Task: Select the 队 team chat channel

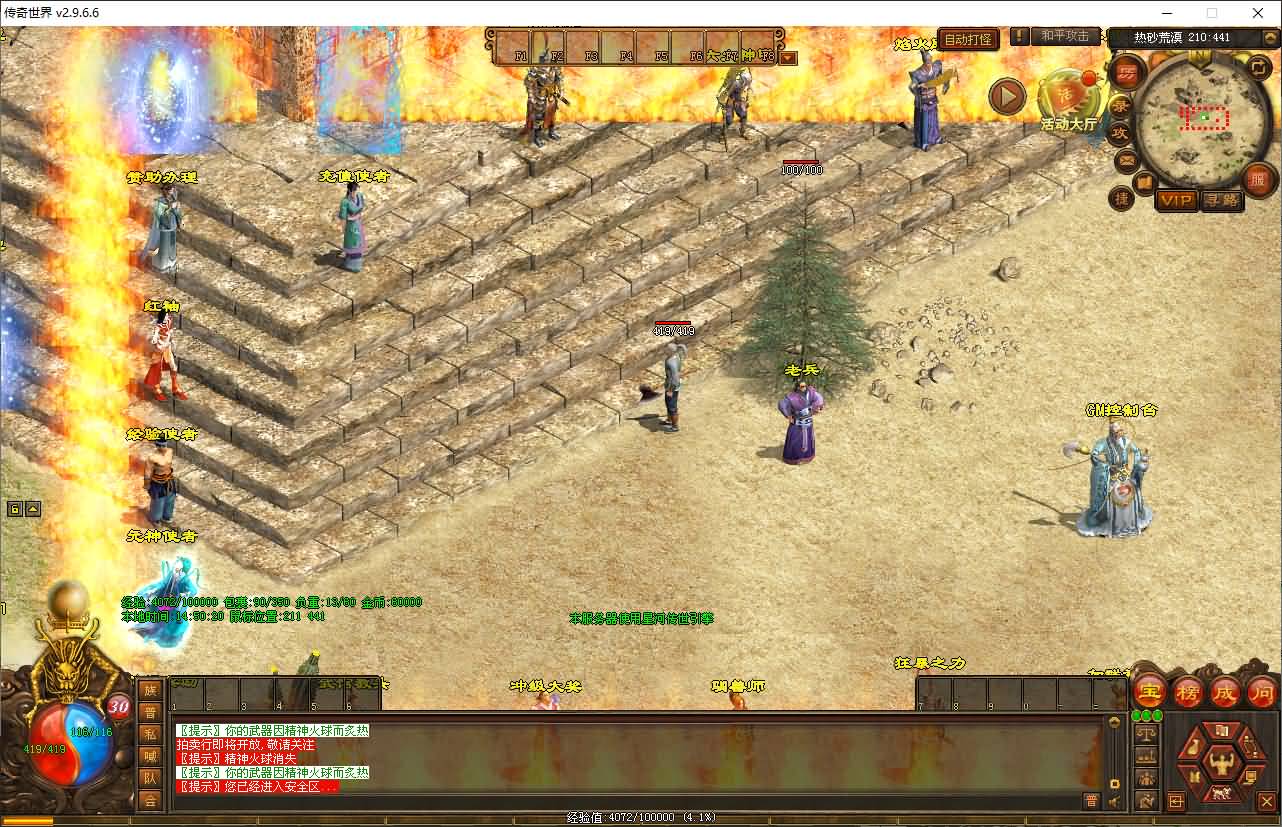Action: (x=150, y=778)
